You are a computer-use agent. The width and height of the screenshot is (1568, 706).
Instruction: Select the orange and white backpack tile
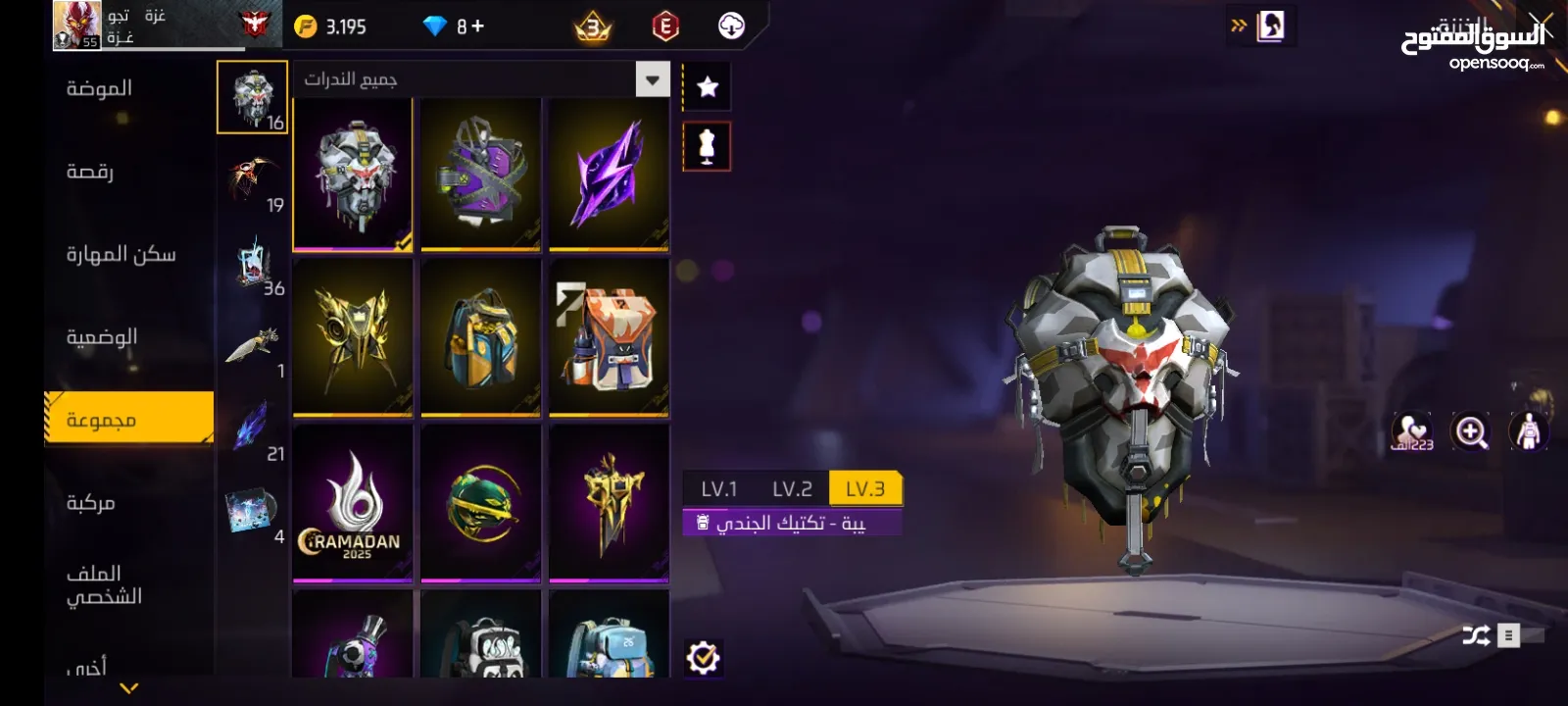tap(609, 337)
